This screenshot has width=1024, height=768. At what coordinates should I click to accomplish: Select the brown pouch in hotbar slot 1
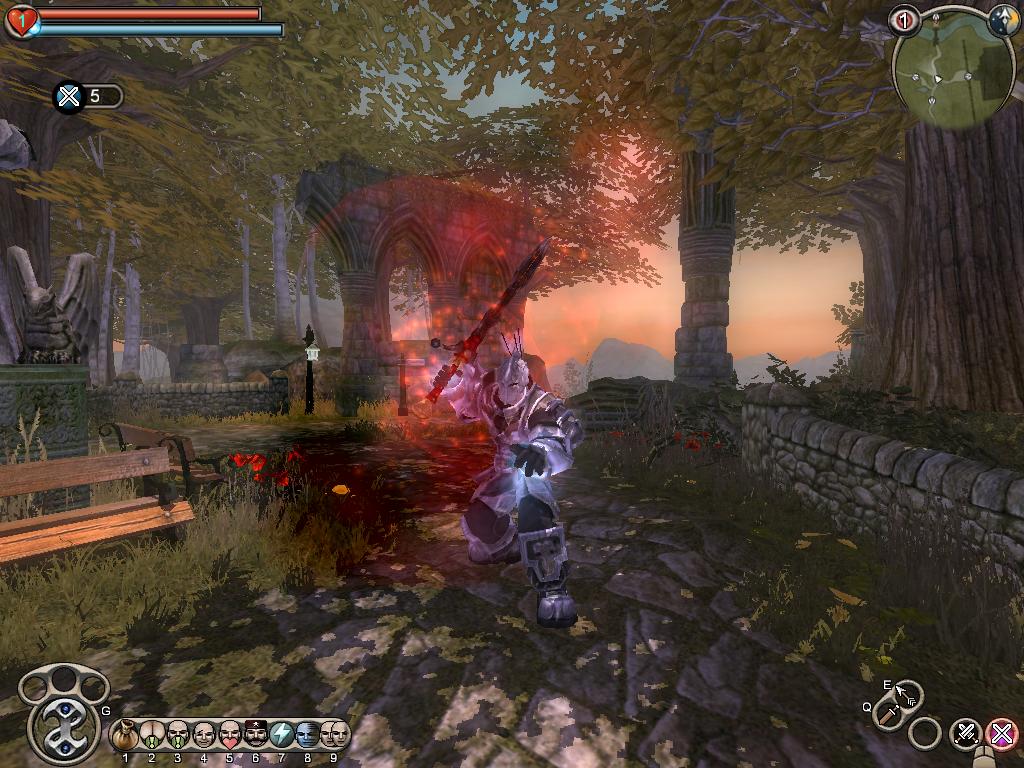coord(125,736)
